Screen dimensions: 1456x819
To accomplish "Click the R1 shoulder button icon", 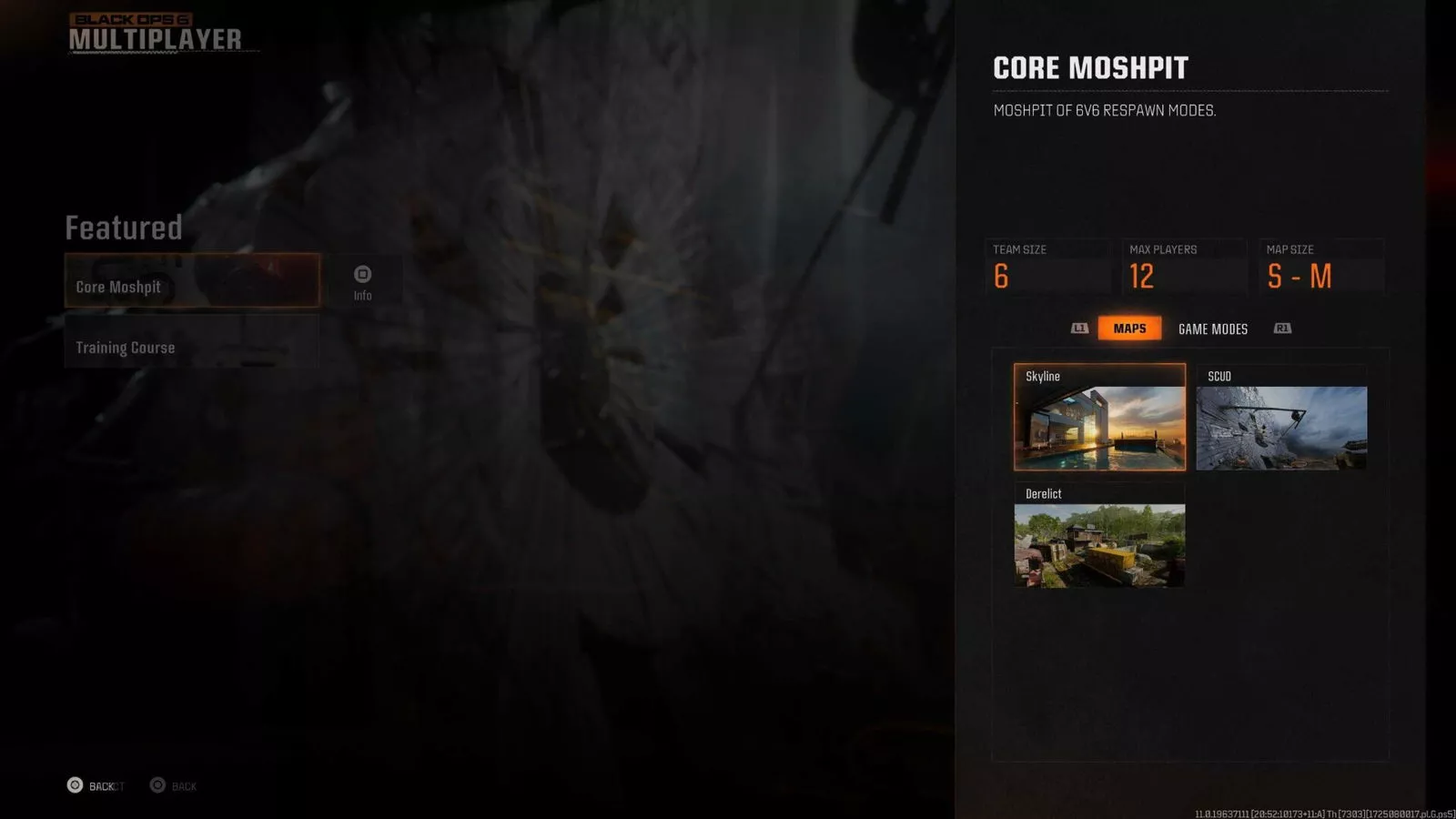I will click(x=1281, y=329).
